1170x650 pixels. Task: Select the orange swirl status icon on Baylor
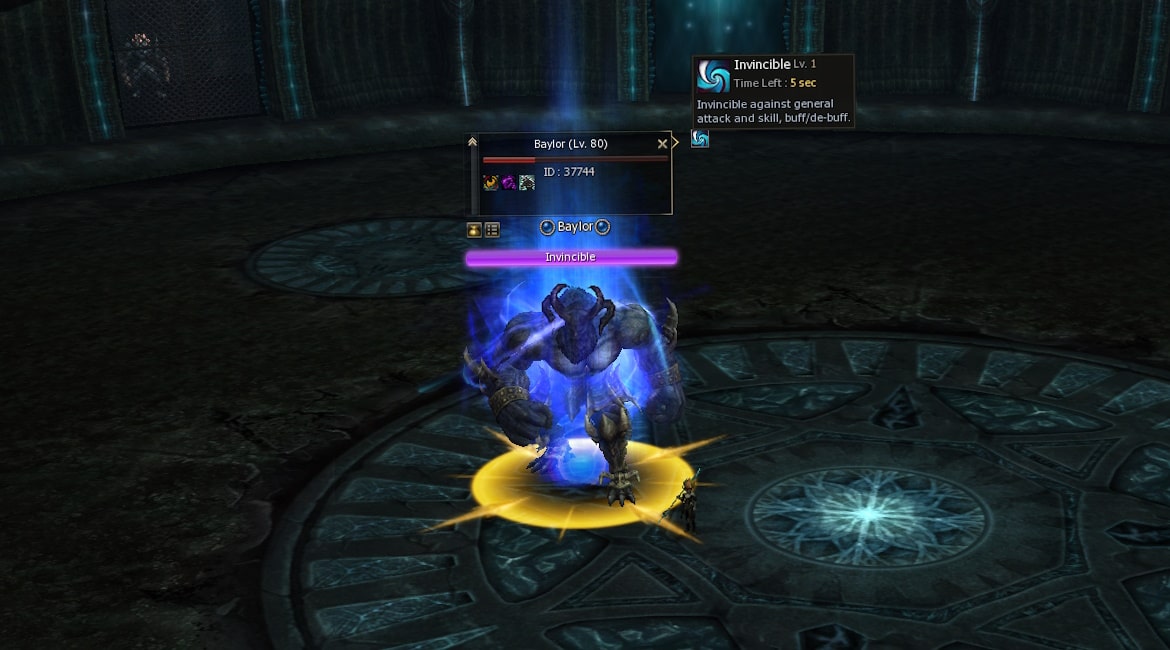coord(491,182)
